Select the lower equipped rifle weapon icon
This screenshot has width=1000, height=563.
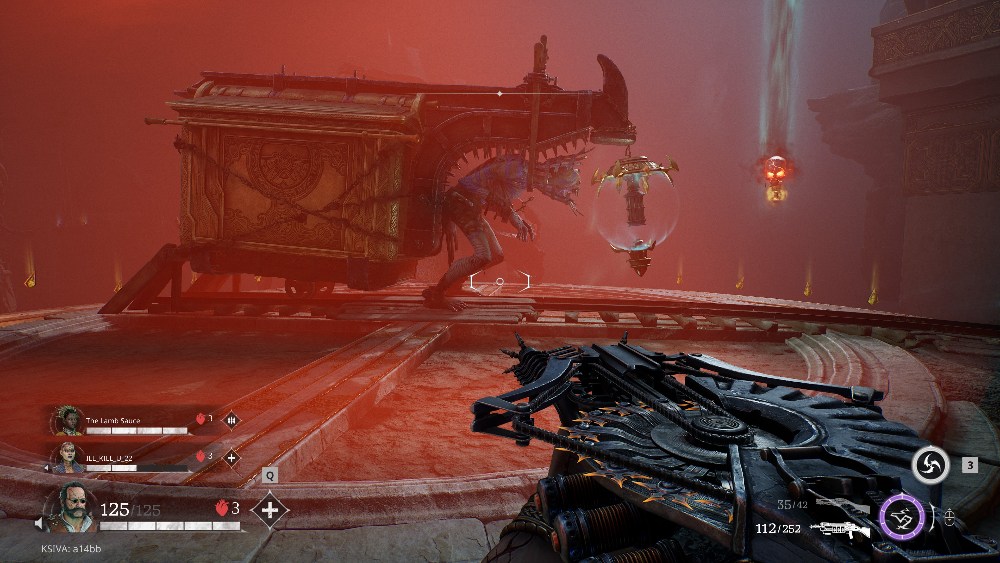pos(840,529)
